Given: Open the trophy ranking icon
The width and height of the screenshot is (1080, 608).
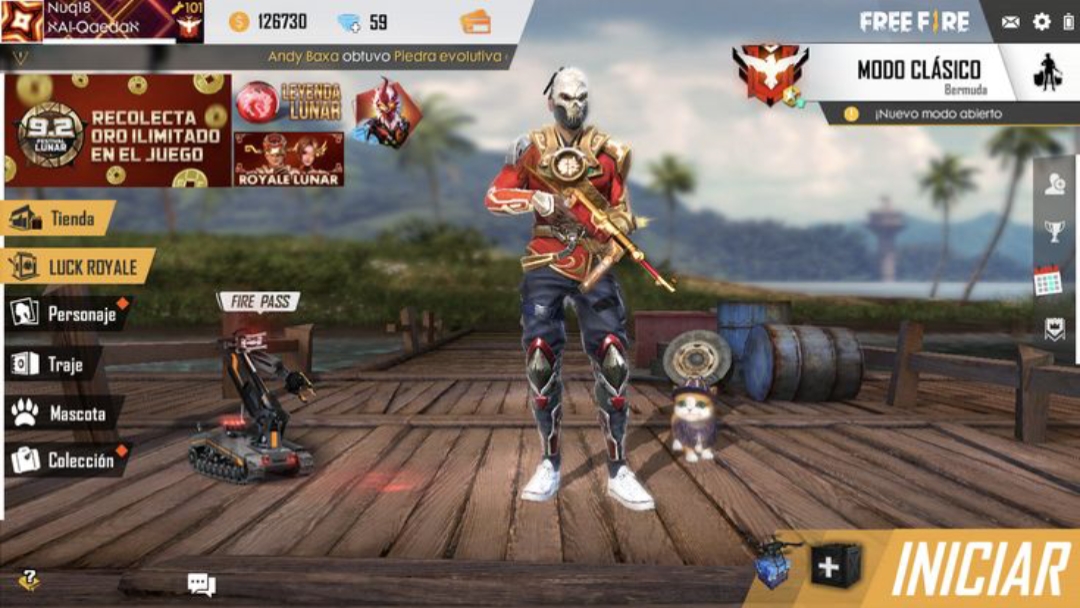Looking at the screenshot, I should coord(1054,232).
